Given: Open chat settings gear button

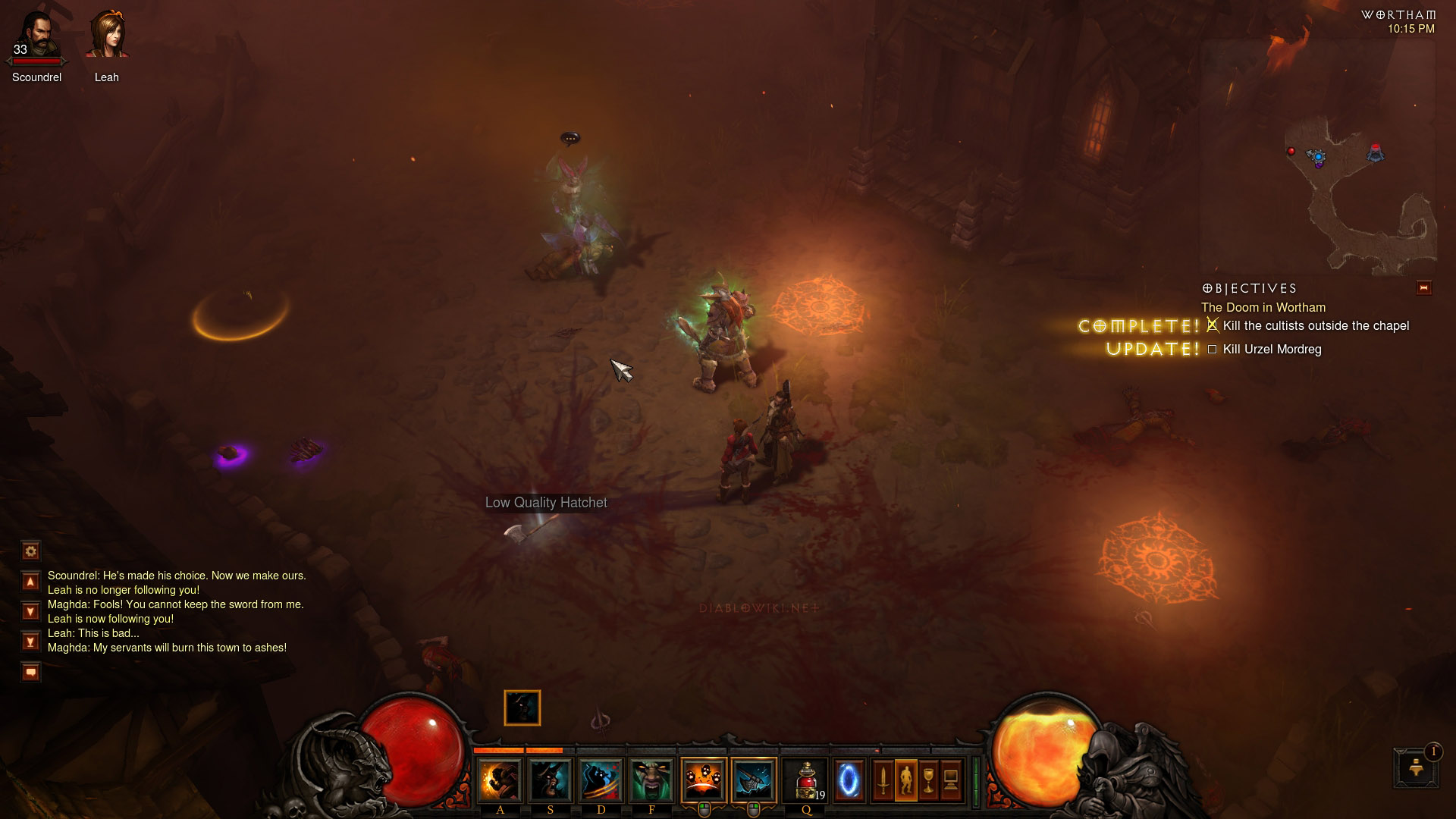Looking at the screenshot, I should point(30,551).
